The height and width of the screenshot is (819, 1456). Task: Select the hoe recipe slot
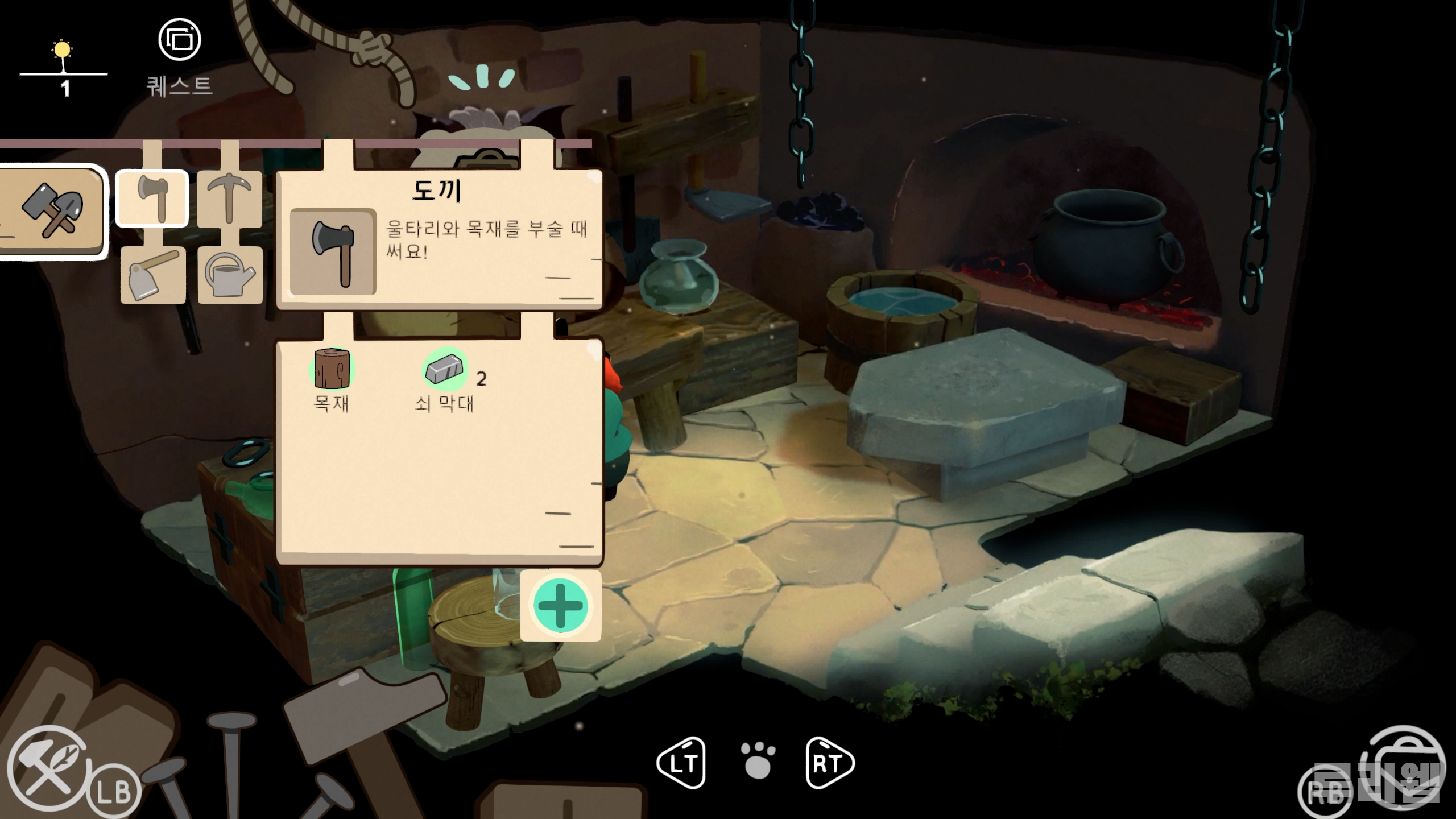coord(152,274)
